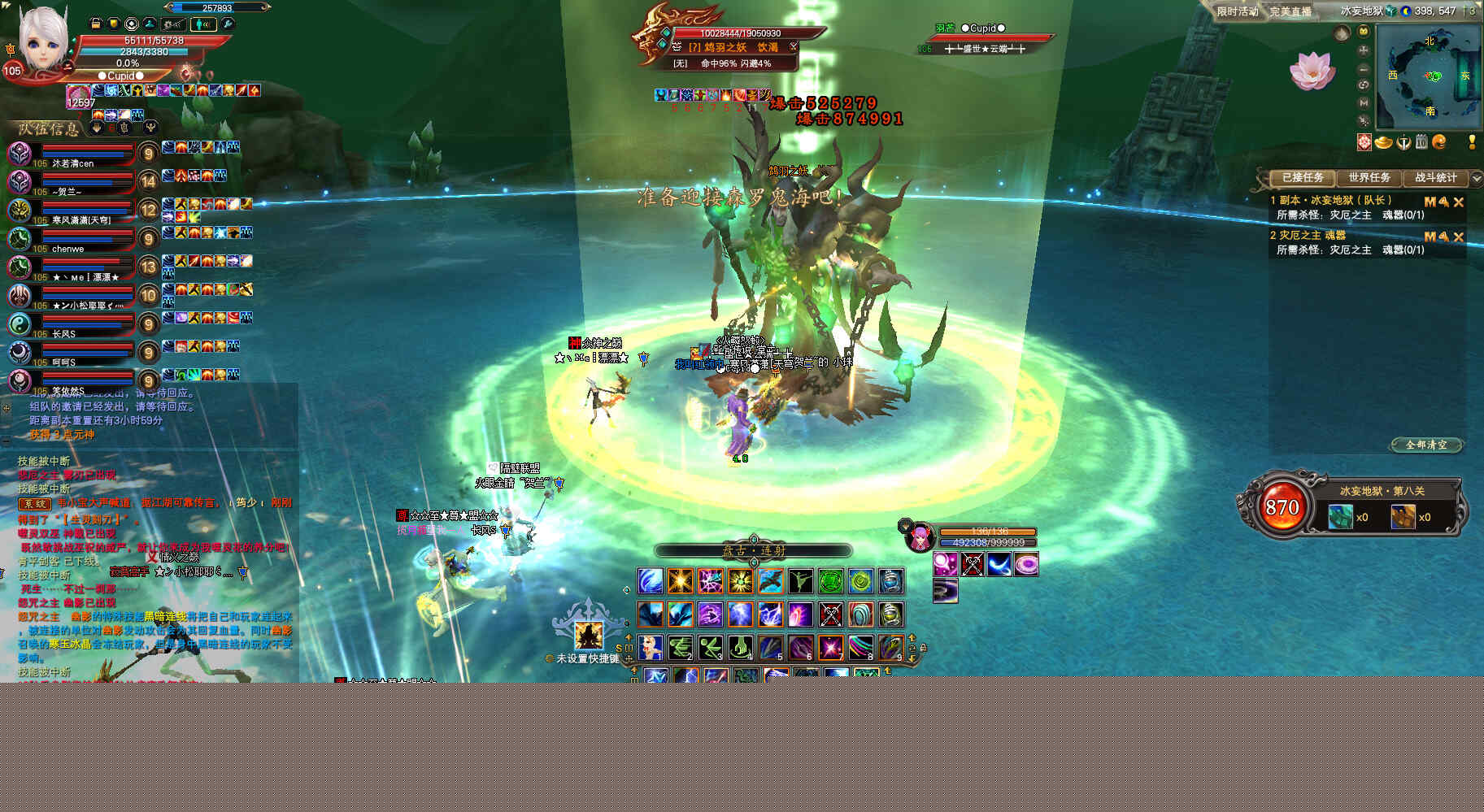1484x812 pixels.
Task: Toggle the hotbar padlock icon
Action: pos(922,648)
